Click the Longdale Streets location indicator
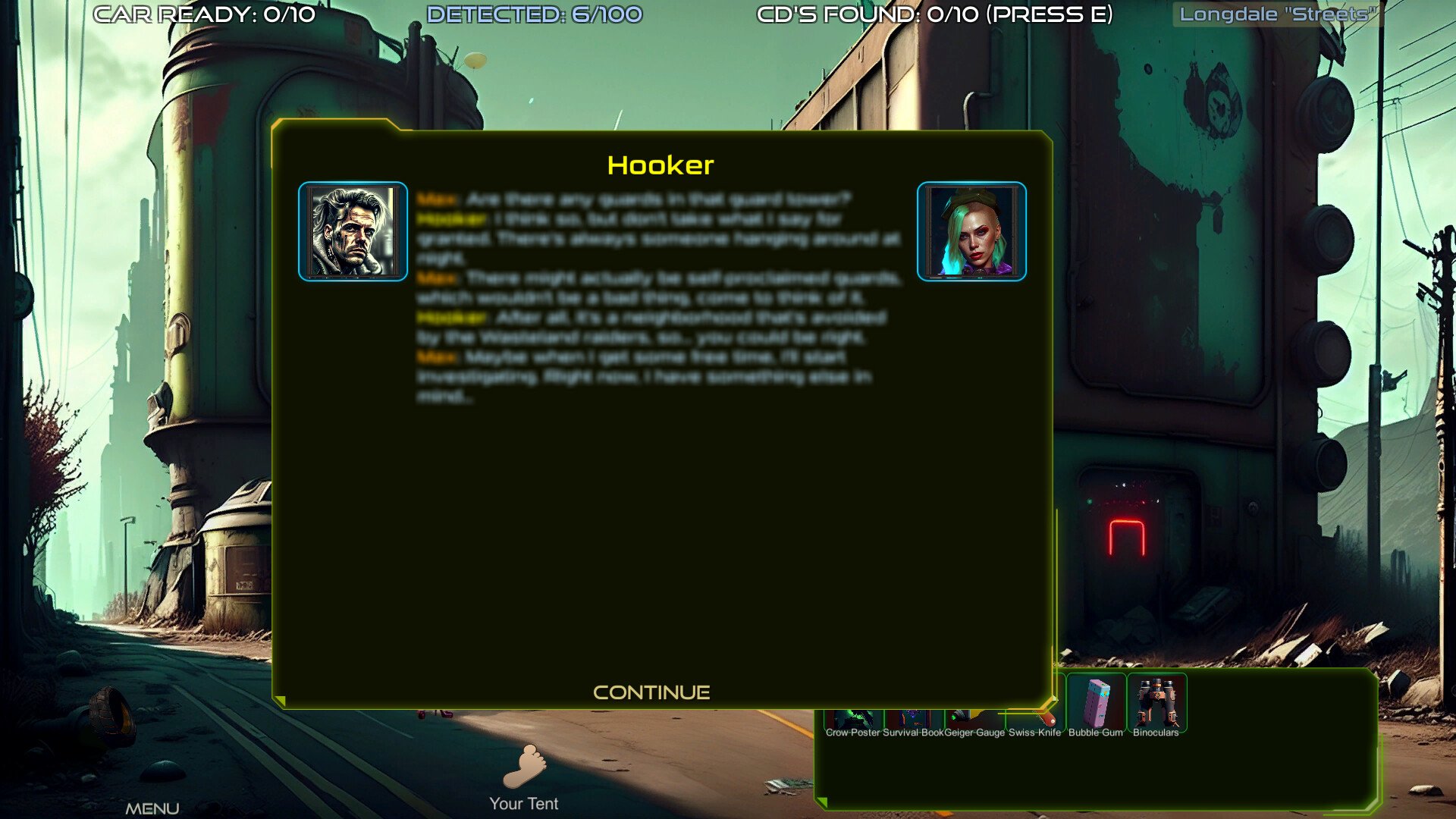Viewport: 1456px width, 819px height. pos(1278,14)
